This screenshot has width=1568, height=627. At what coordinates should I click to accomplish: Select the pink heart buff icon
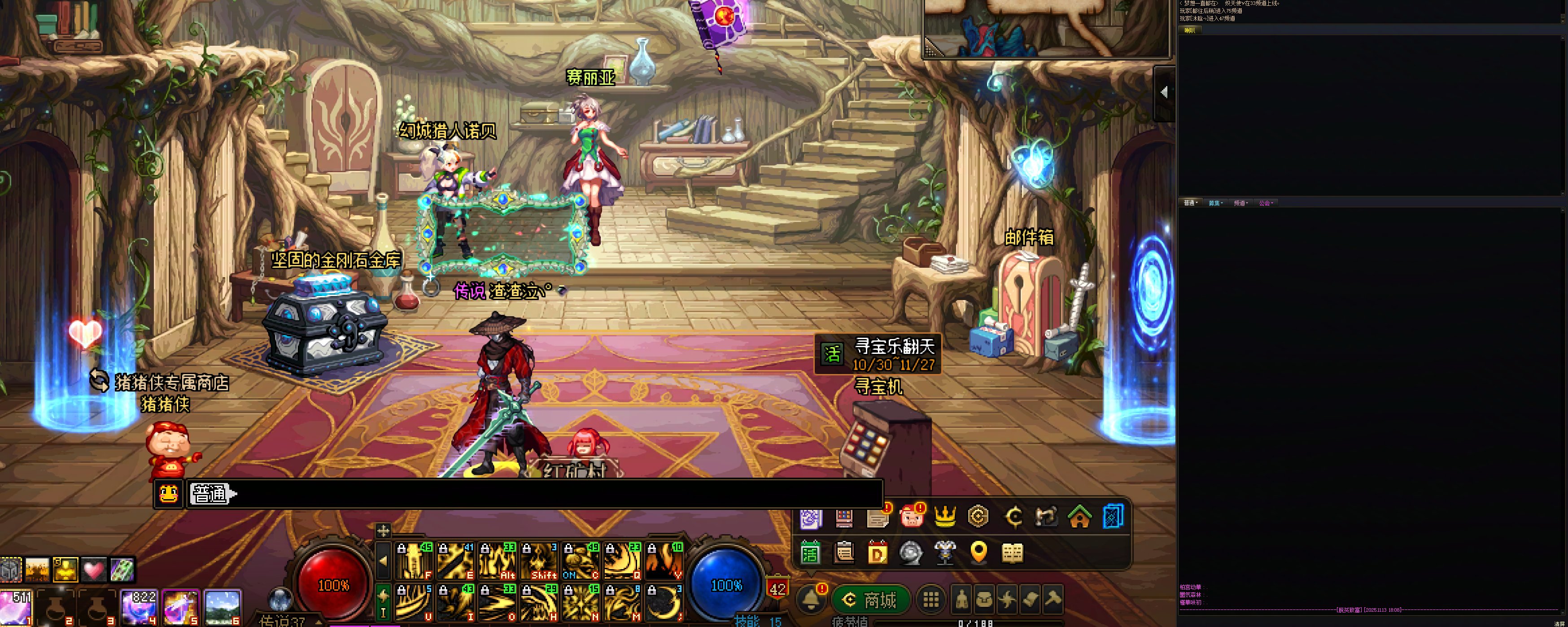pyautogui.click(x=94, y=570)
